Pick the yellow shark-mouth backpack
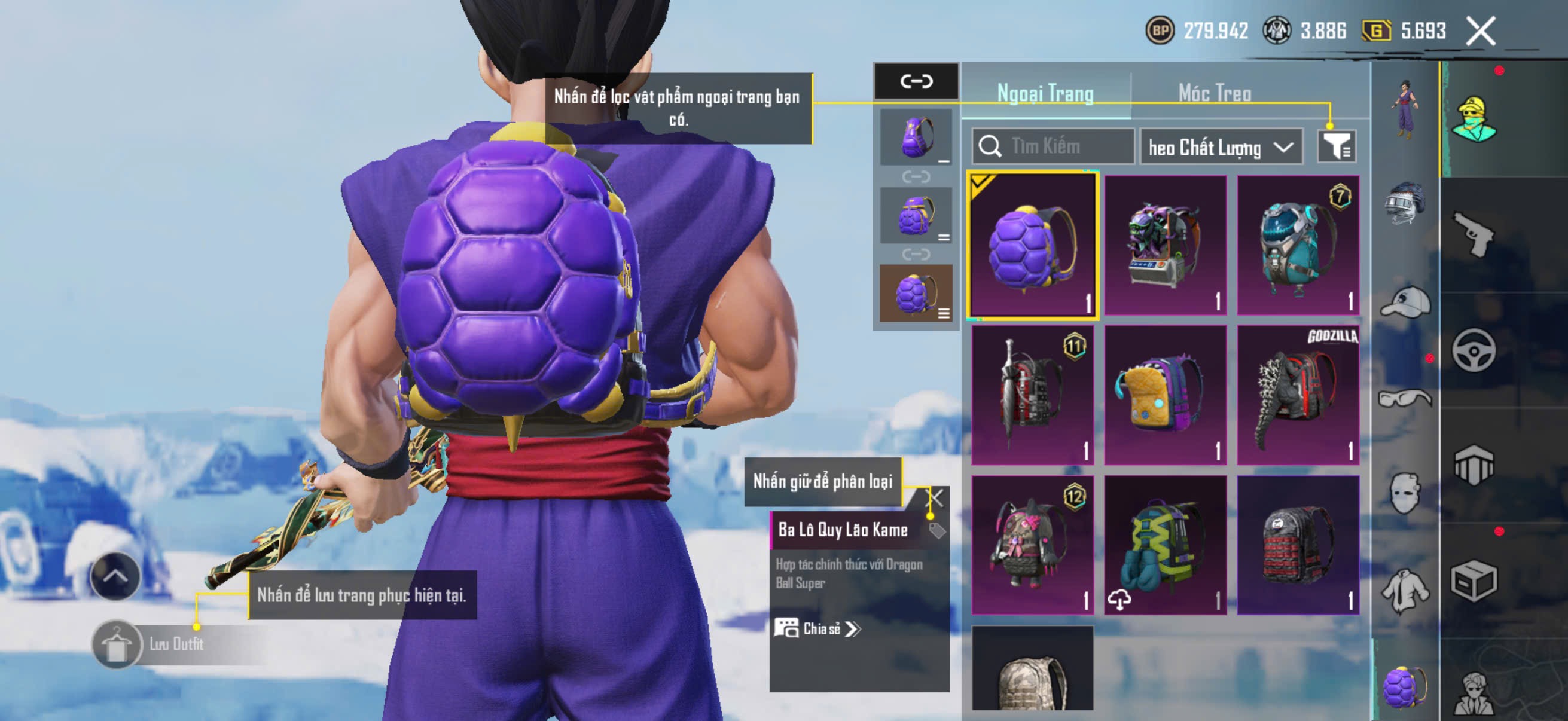 [1164, 395]
